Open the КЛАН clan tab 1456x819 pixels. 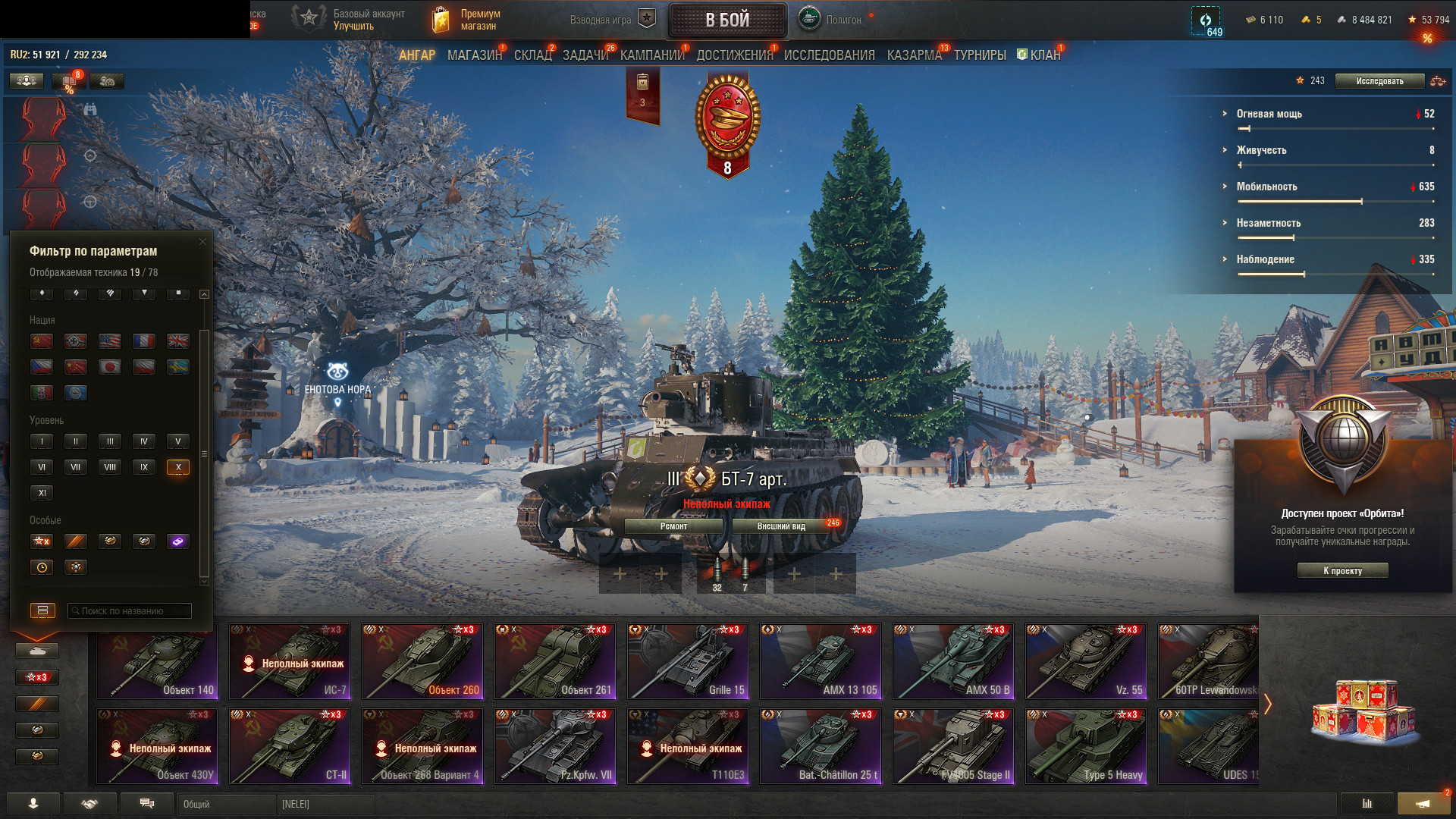1044,55
